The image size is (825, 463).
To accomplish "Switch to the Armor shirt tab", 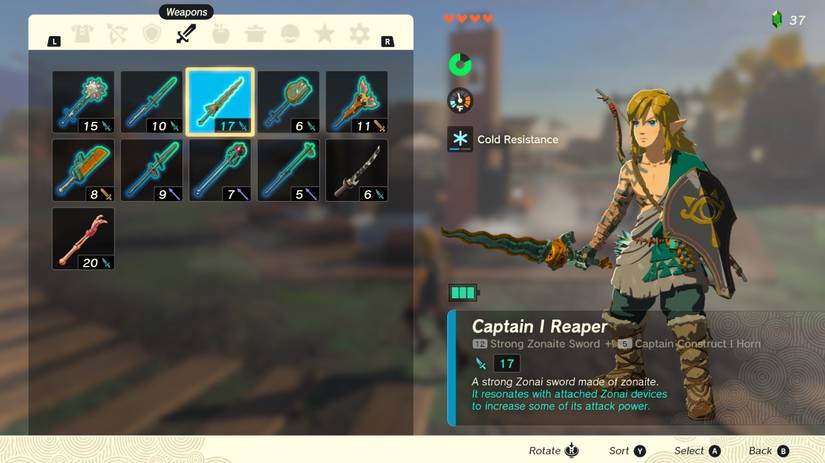I will [x=82, y=35].
